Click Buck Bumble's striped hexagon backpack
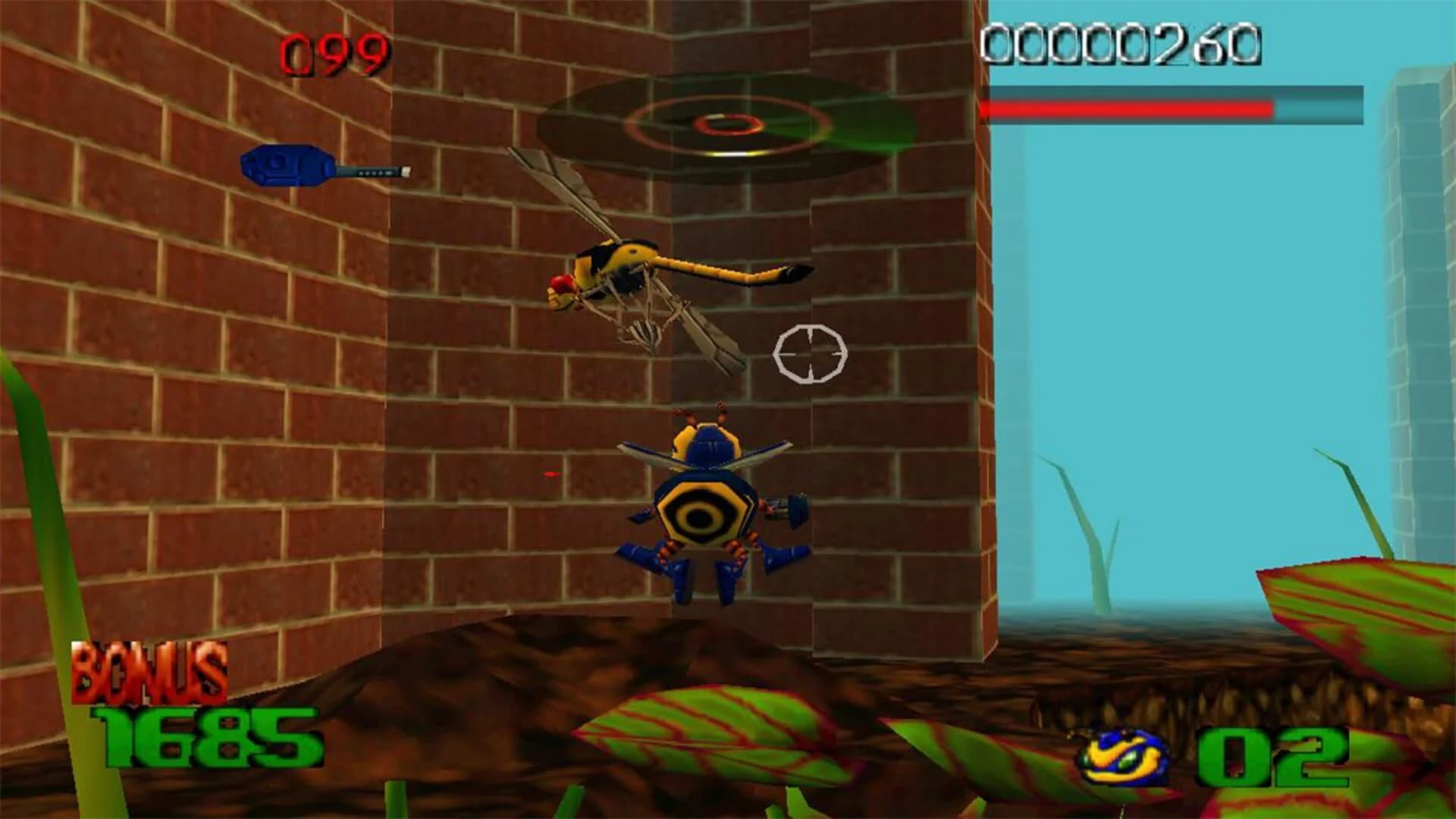 (701, 516)
